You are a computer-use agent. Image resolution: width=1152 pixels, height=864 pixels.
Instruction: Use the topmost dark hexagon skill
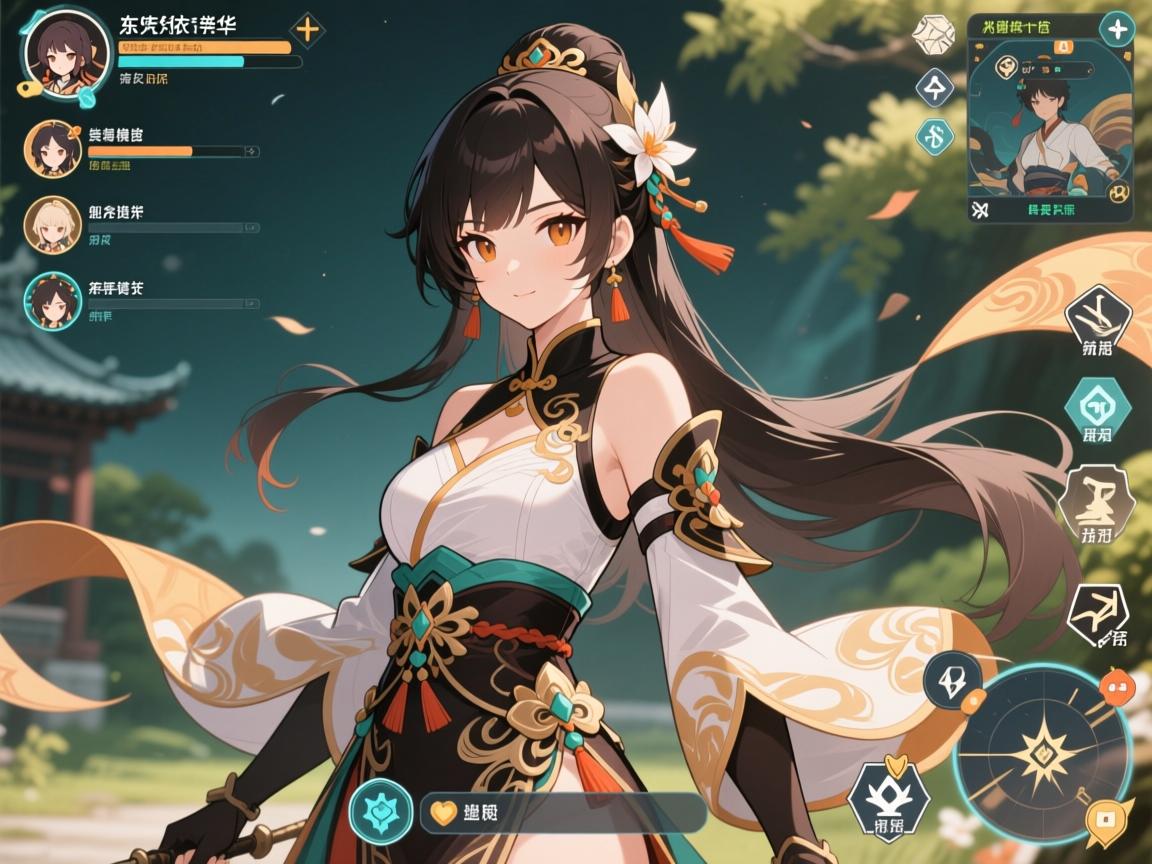pyautogui.click(x=1097, y=317)
